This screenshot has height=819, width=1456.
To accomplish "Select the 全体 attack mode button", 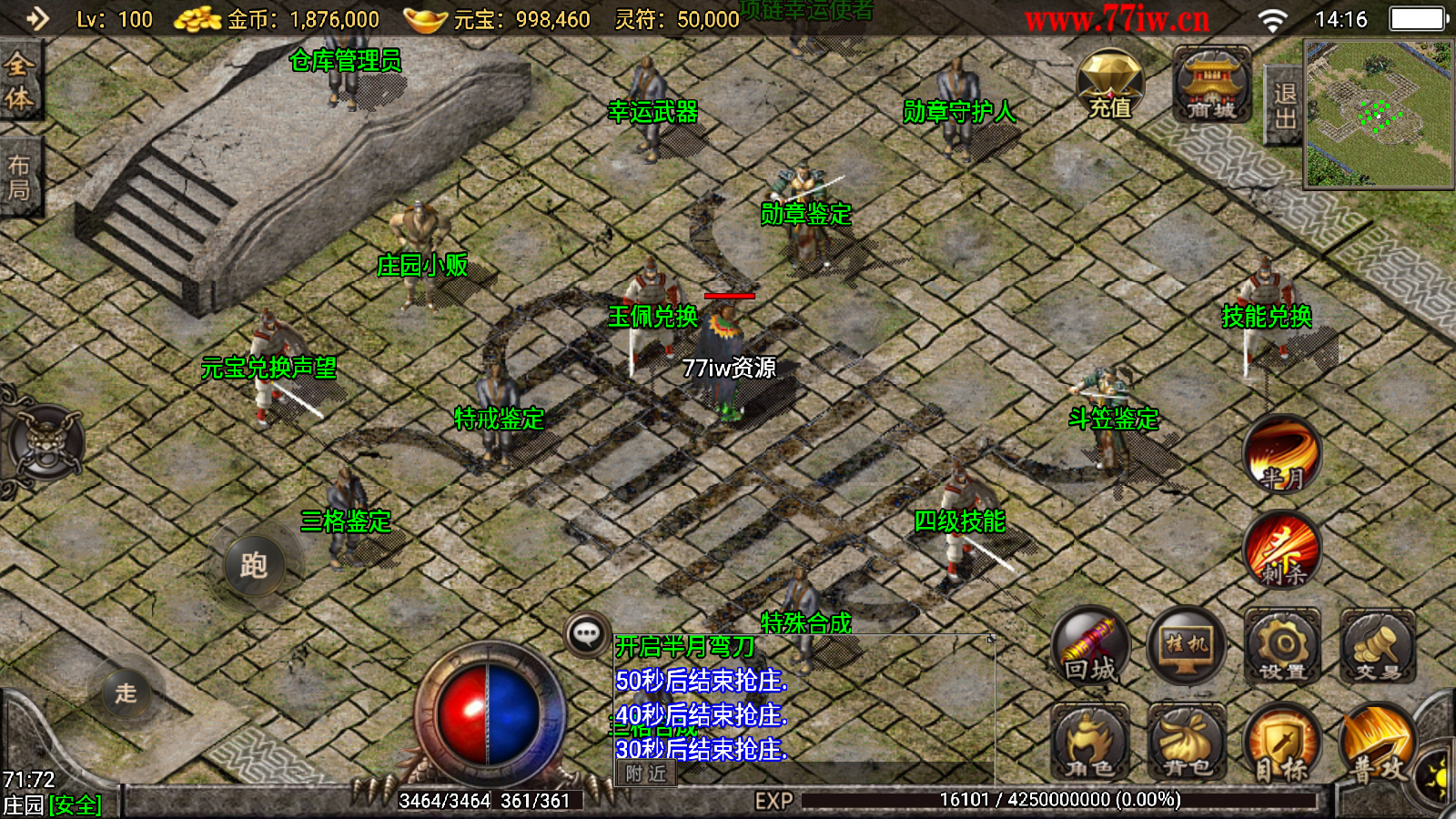I will (19, 81).
